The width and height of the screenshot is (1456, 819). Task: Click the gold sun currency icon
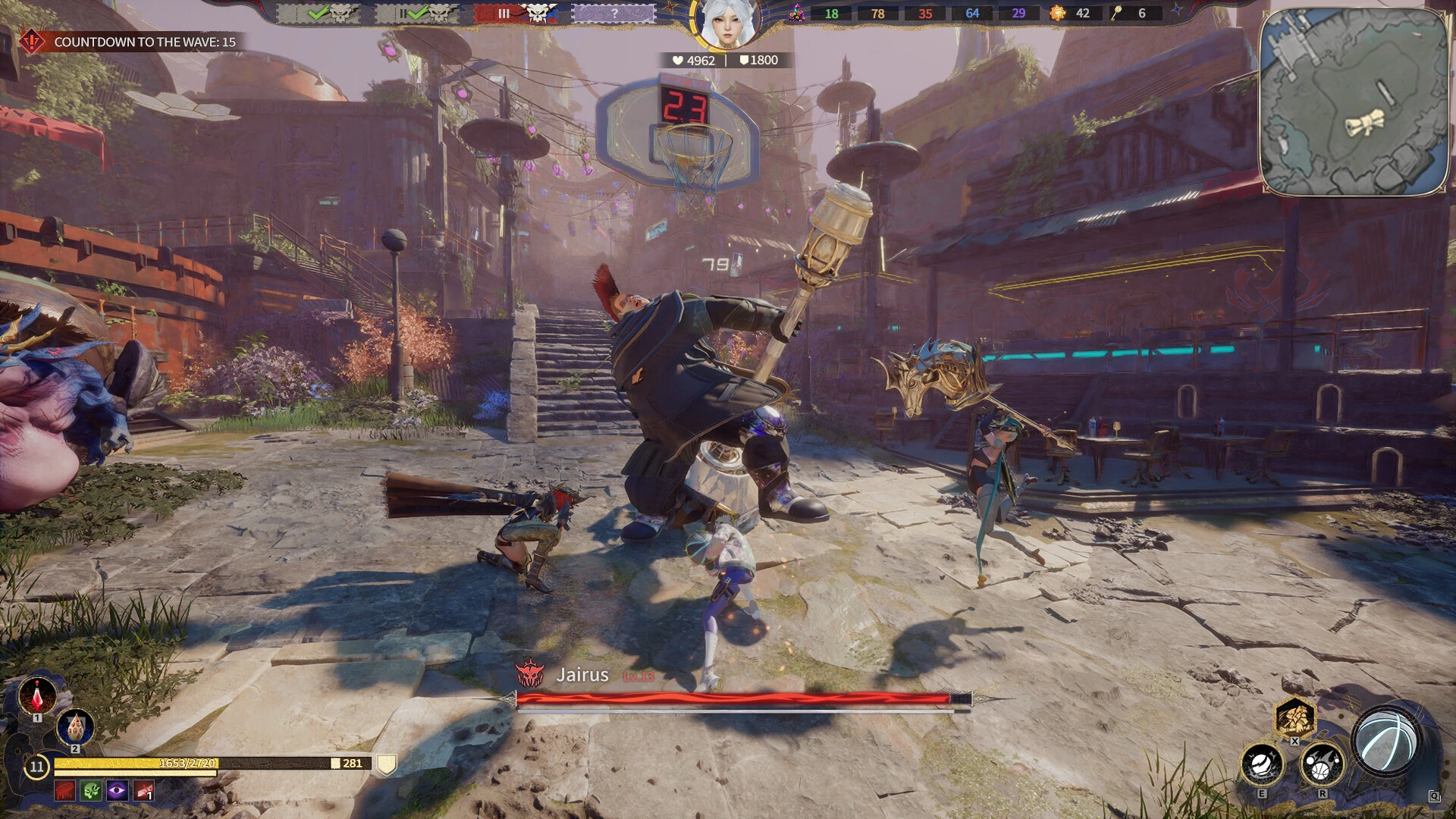click(x=1057, y=13)
